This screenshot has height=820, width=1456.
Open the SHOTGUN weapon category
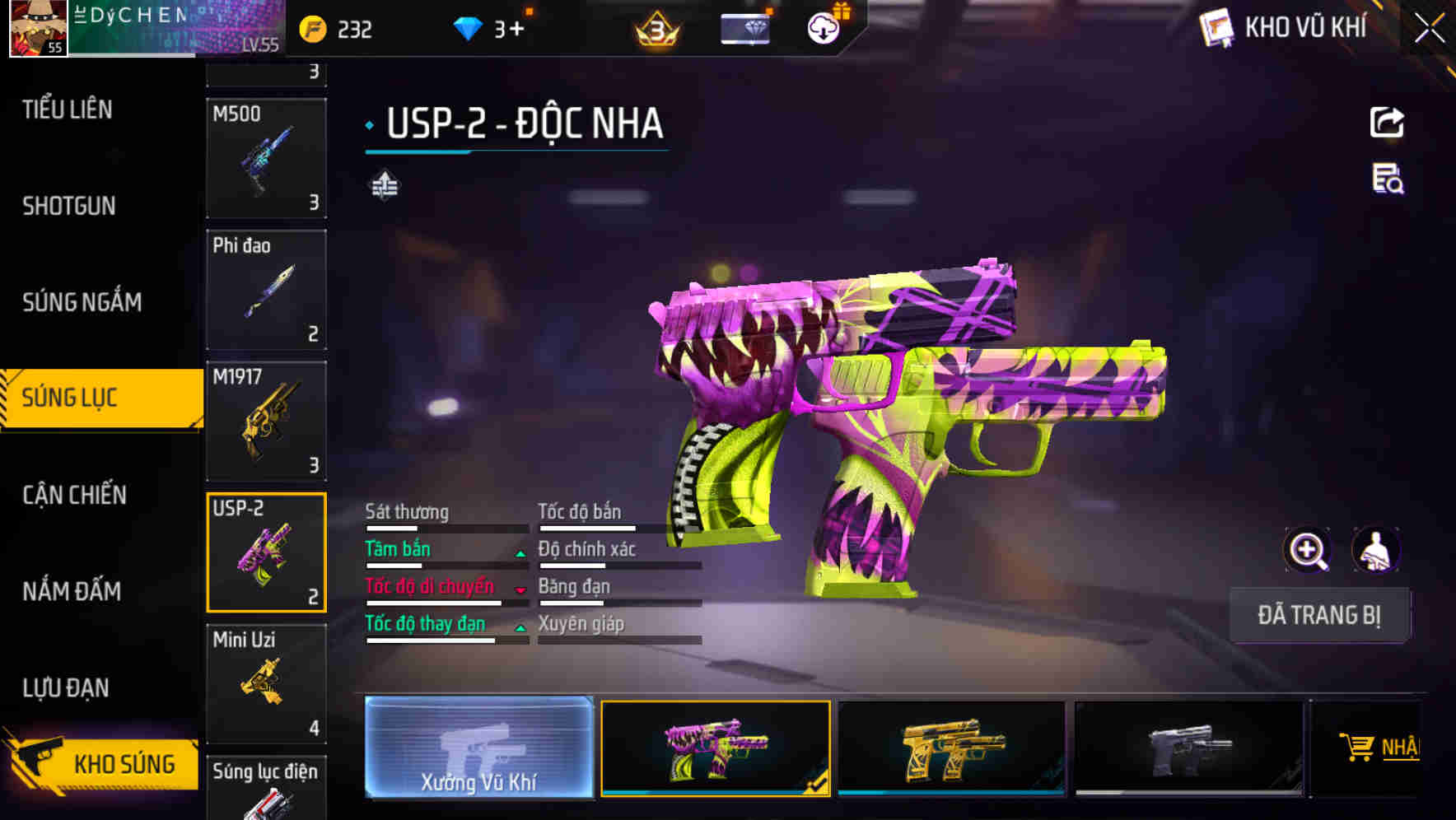tap(68, 206)
